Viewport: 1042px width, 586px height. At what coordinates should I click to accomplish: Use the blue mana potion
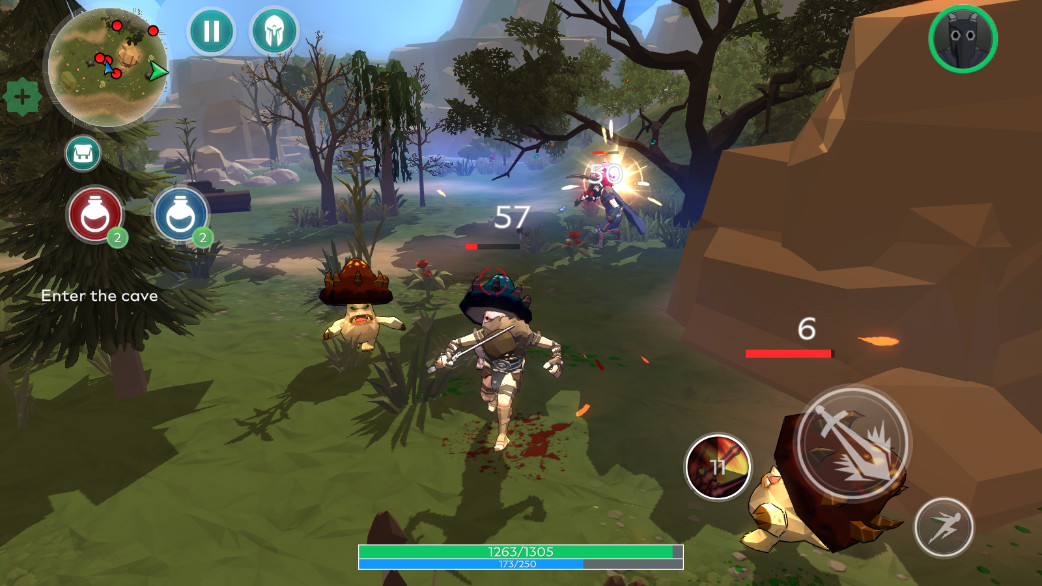coord(181,214)
